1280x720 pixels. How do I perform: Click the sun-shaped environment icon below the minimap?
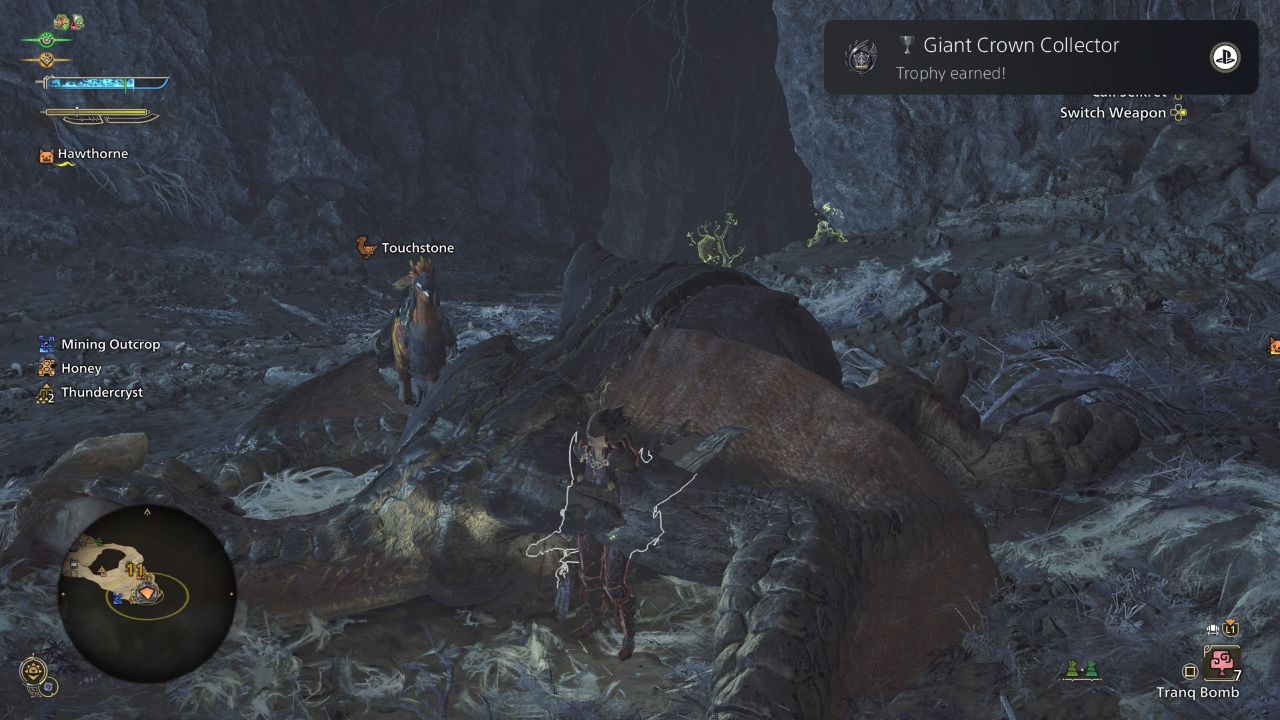(32, 670)
